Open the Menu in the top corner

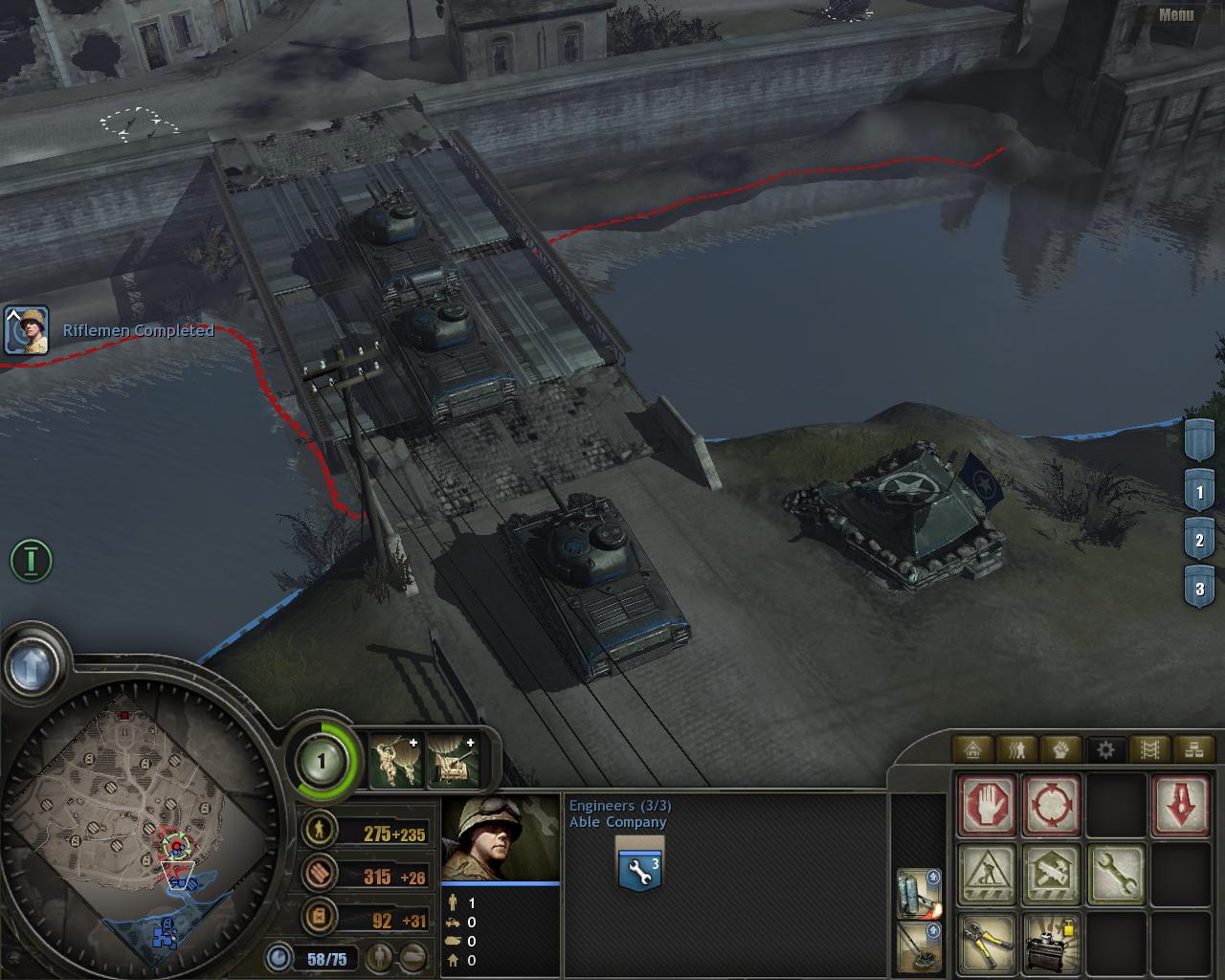point(1175,14)
